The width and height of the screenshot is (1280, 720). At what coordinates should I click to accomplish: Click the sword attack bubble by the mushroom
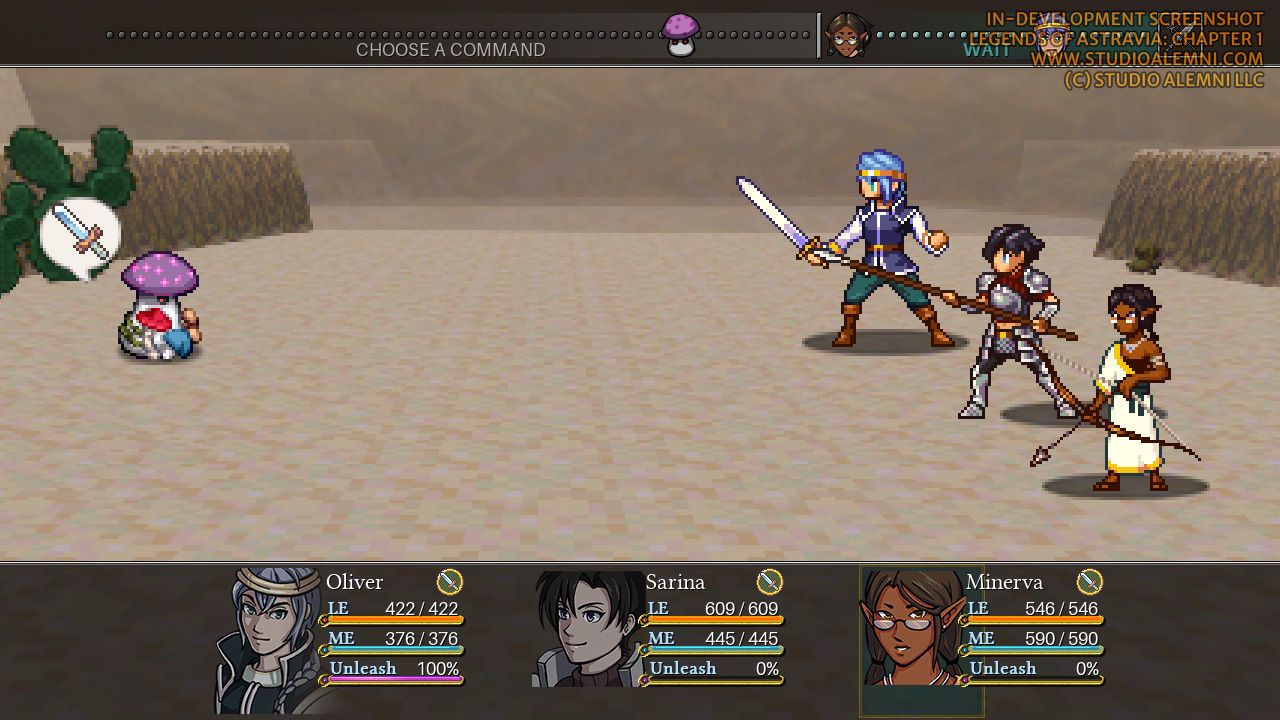[x=80, y=234]
